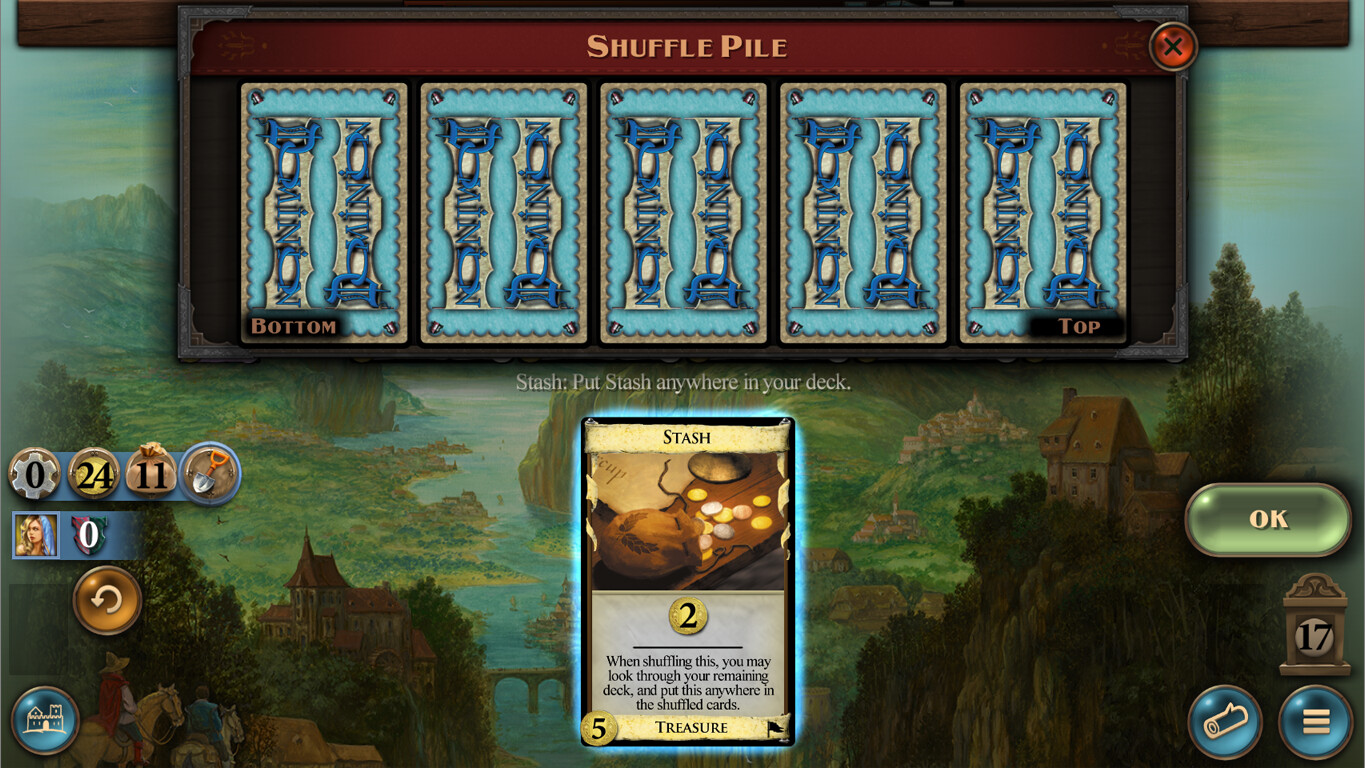Click the second card from the left
This screenshot has width=1365, height=768.
click(x=503, y=215)
